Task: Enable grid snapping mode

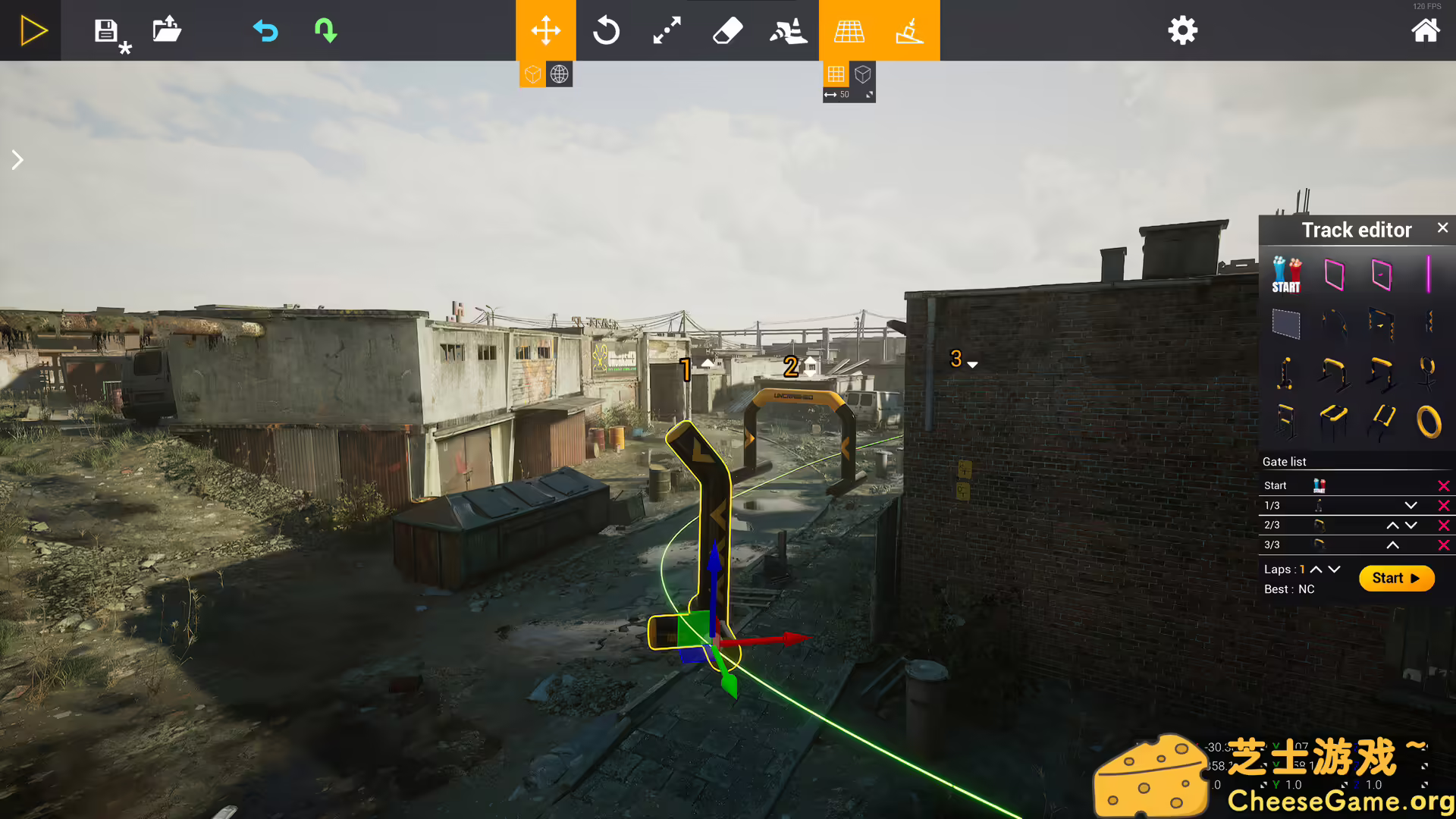Action: (835, 74)
